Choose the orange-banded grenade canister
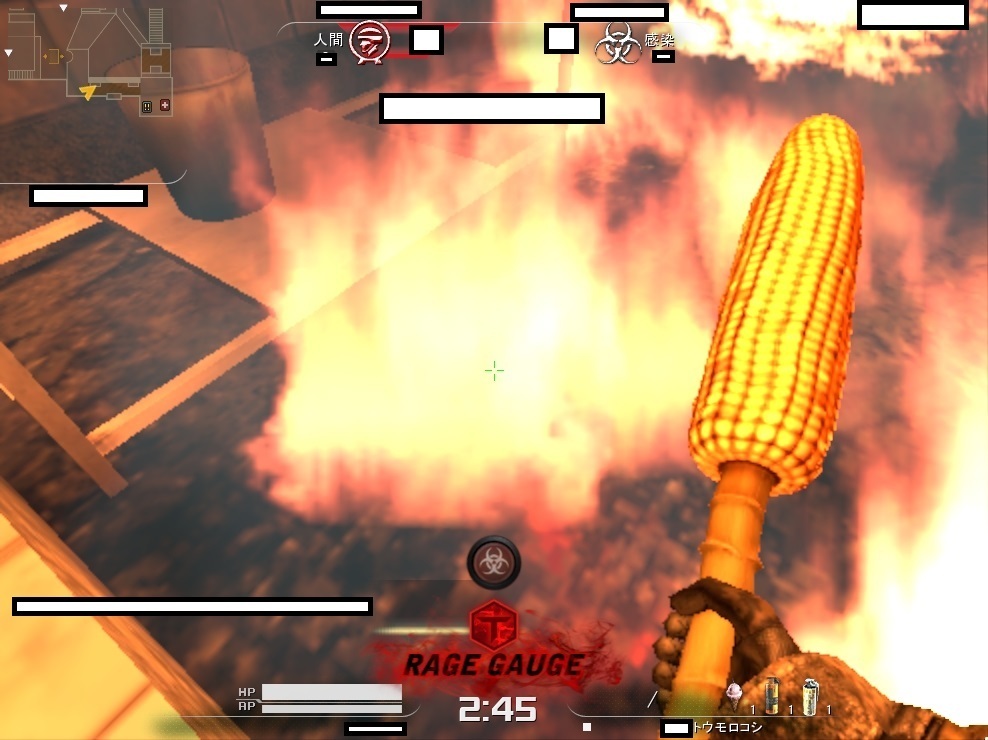The width and height of the screenshot is (988, 740). click(771, 695)
